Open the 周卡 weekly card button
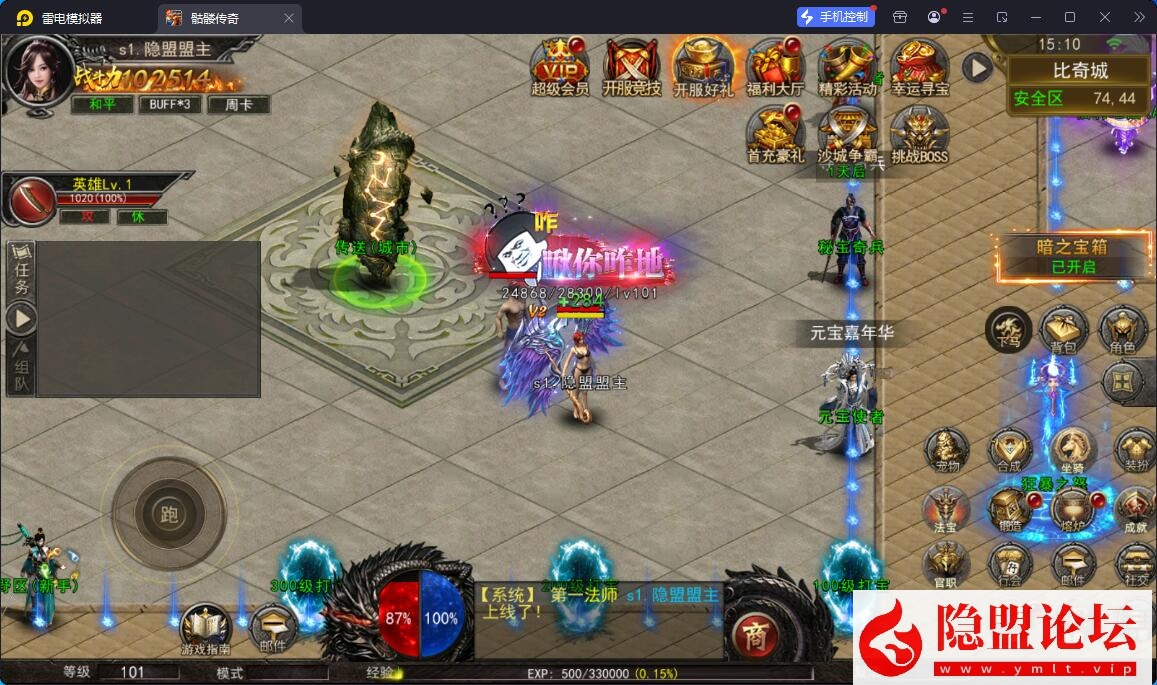Viewport: 1157px width, 685px height. 238,104
